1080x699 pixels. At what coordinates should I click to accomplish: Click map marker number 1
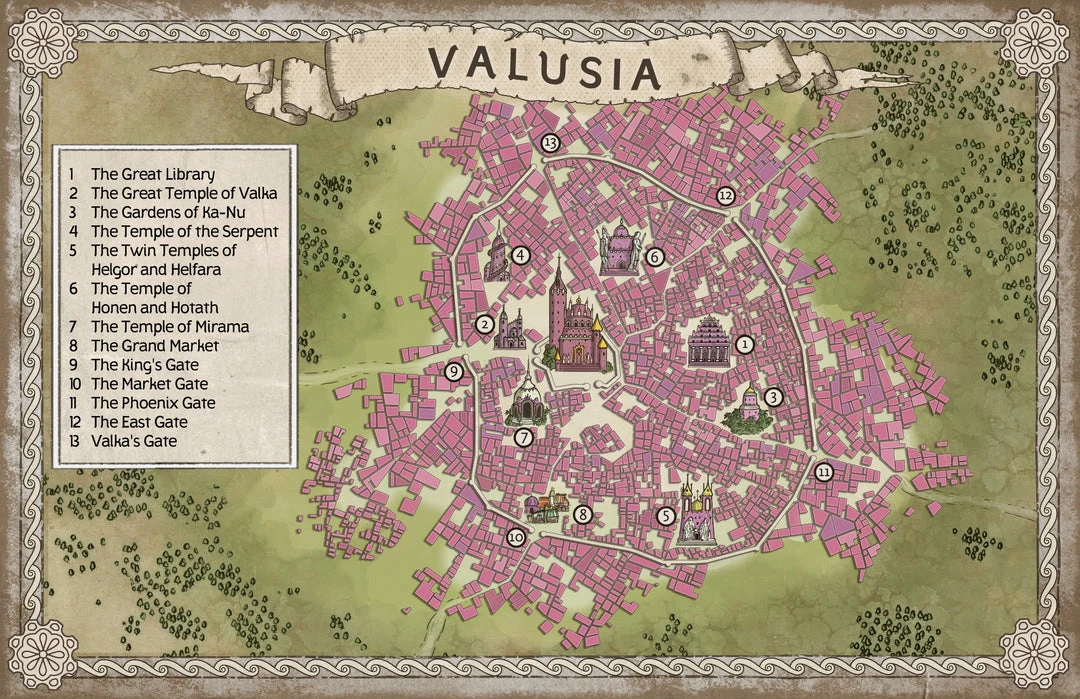coord(743,344)
